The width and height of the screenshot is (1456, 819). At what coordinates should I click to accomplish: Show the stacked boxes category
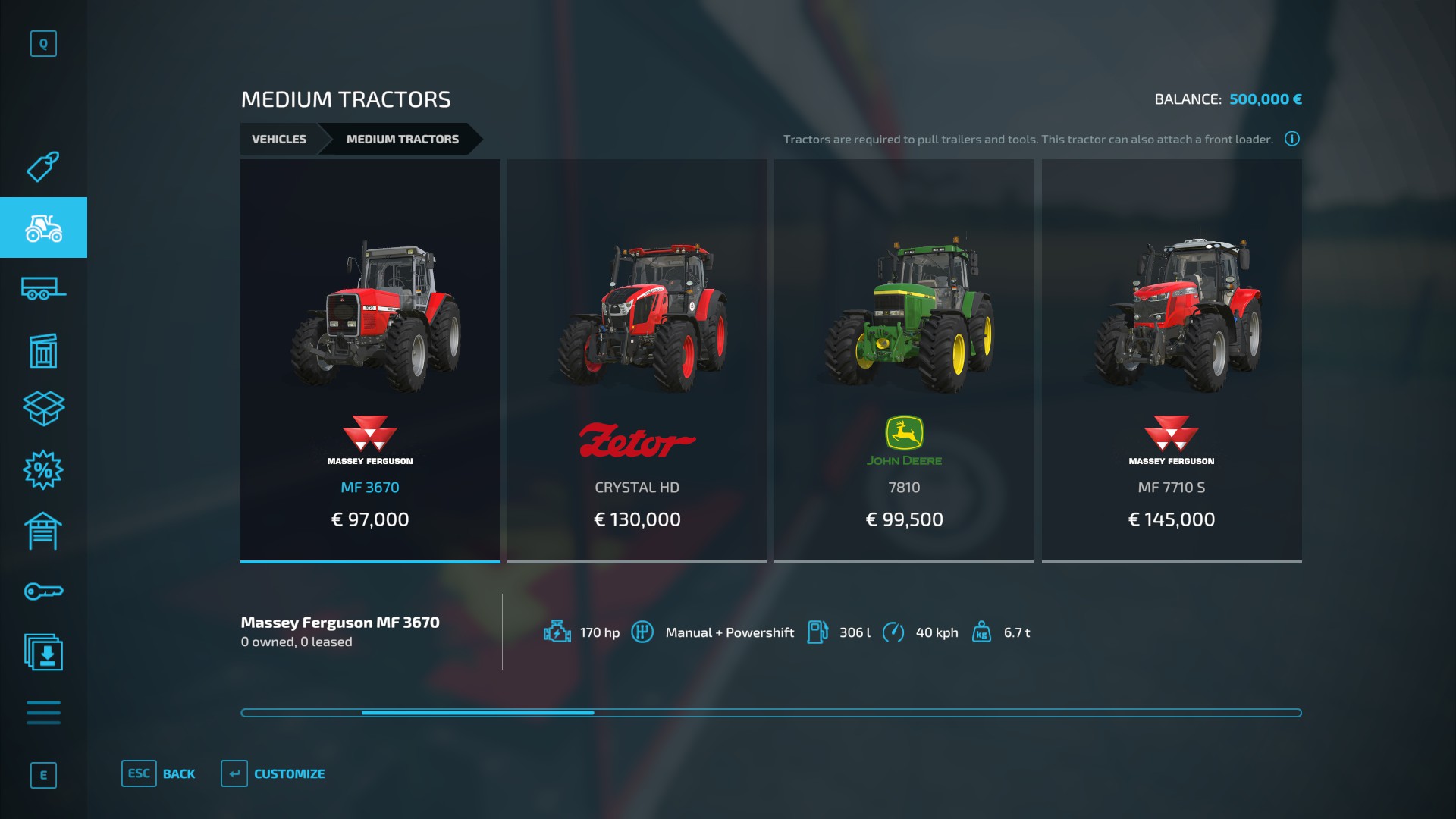(x=43, y=409)
